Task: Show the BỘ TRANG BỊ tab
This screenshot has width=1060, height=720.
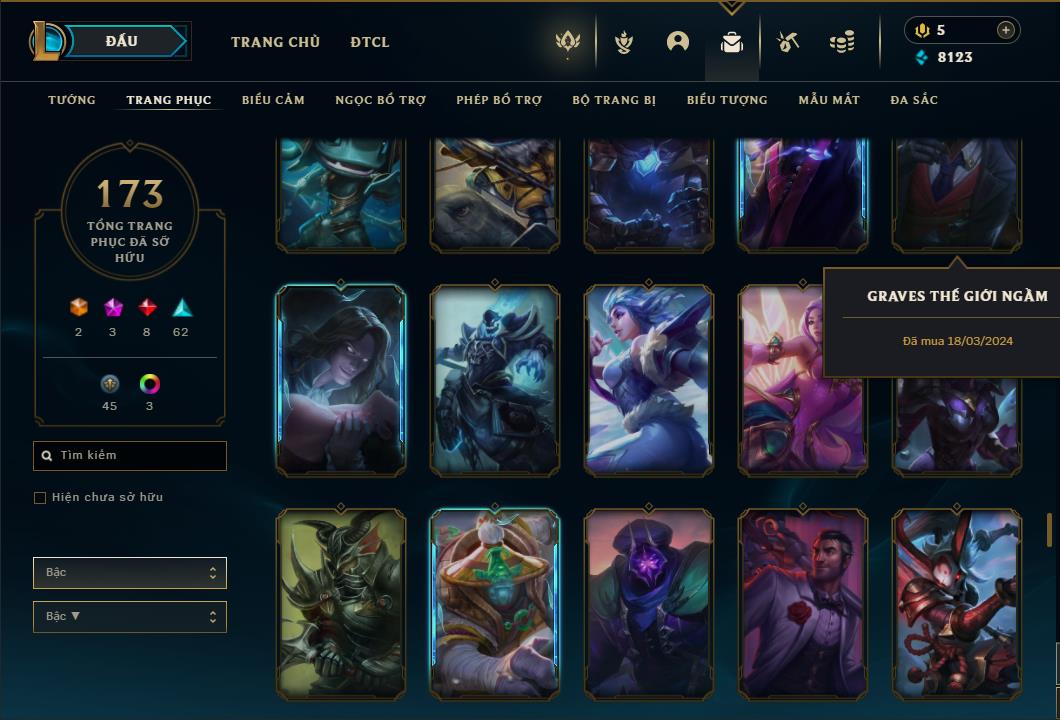Action: click(x=614, y=100)
